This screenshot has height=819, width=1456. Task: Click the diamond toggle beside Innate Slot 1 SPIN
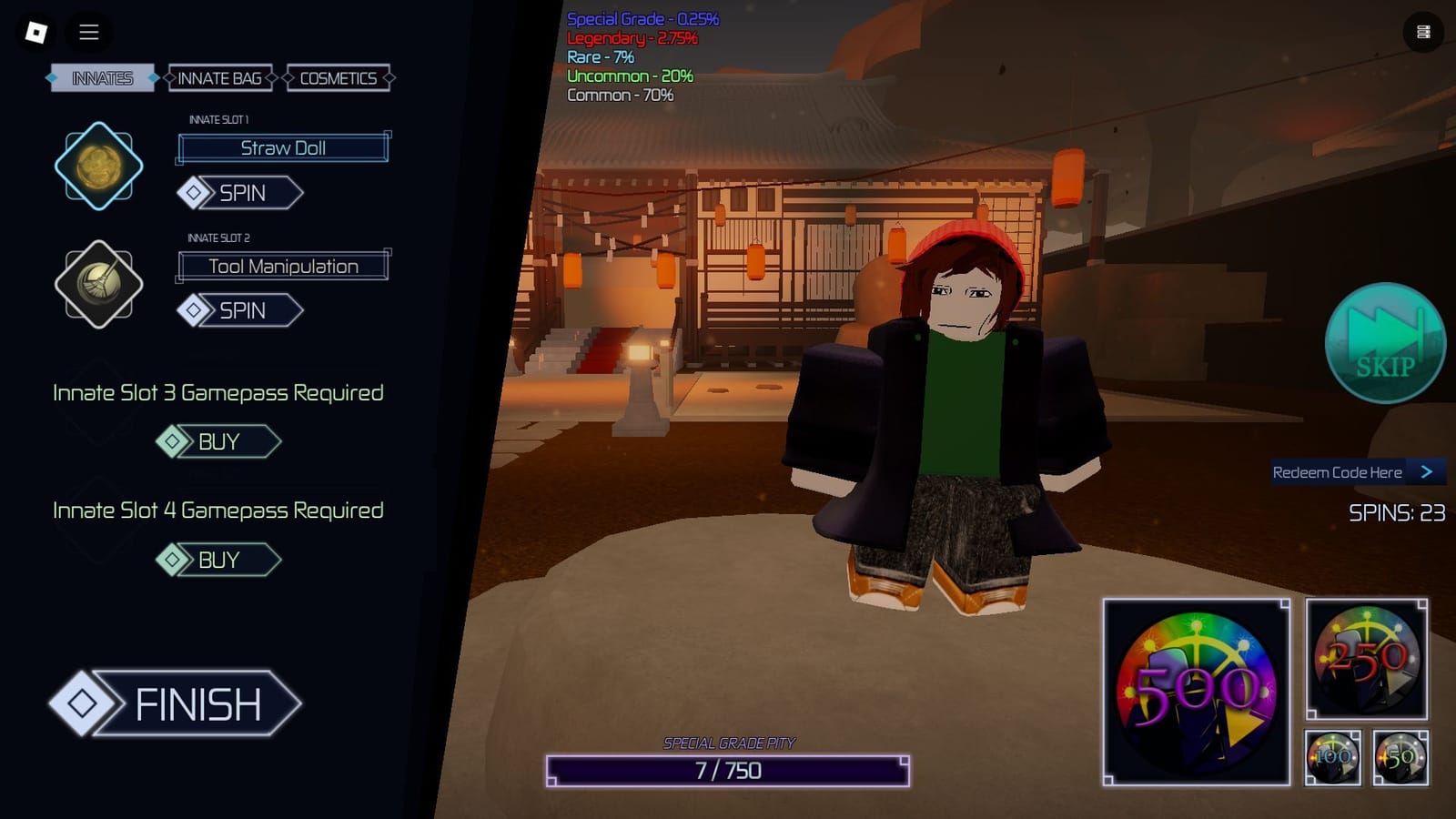click(x=192, y=193)
